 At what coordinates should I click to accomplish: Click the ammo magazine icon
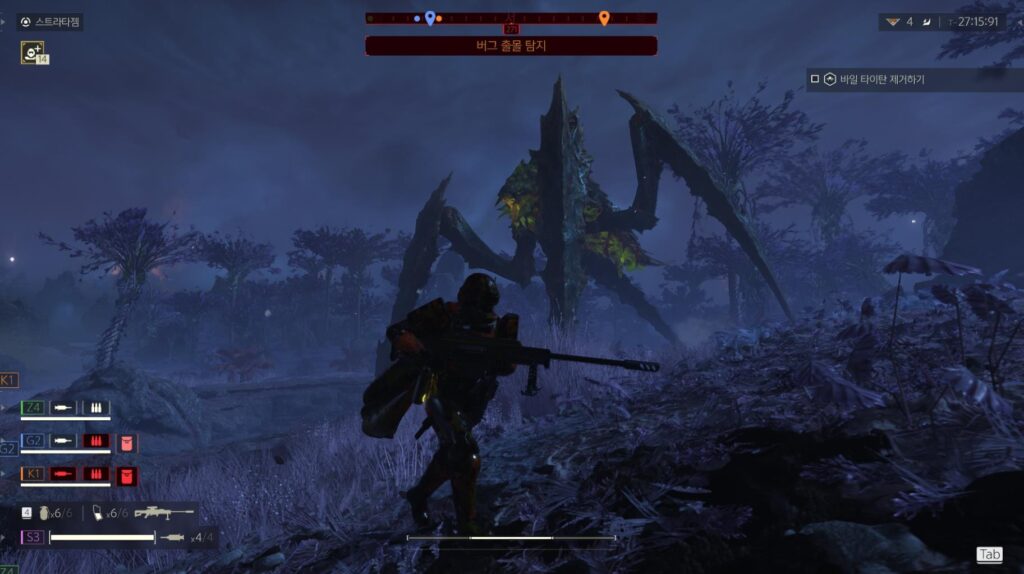point(97,513)
